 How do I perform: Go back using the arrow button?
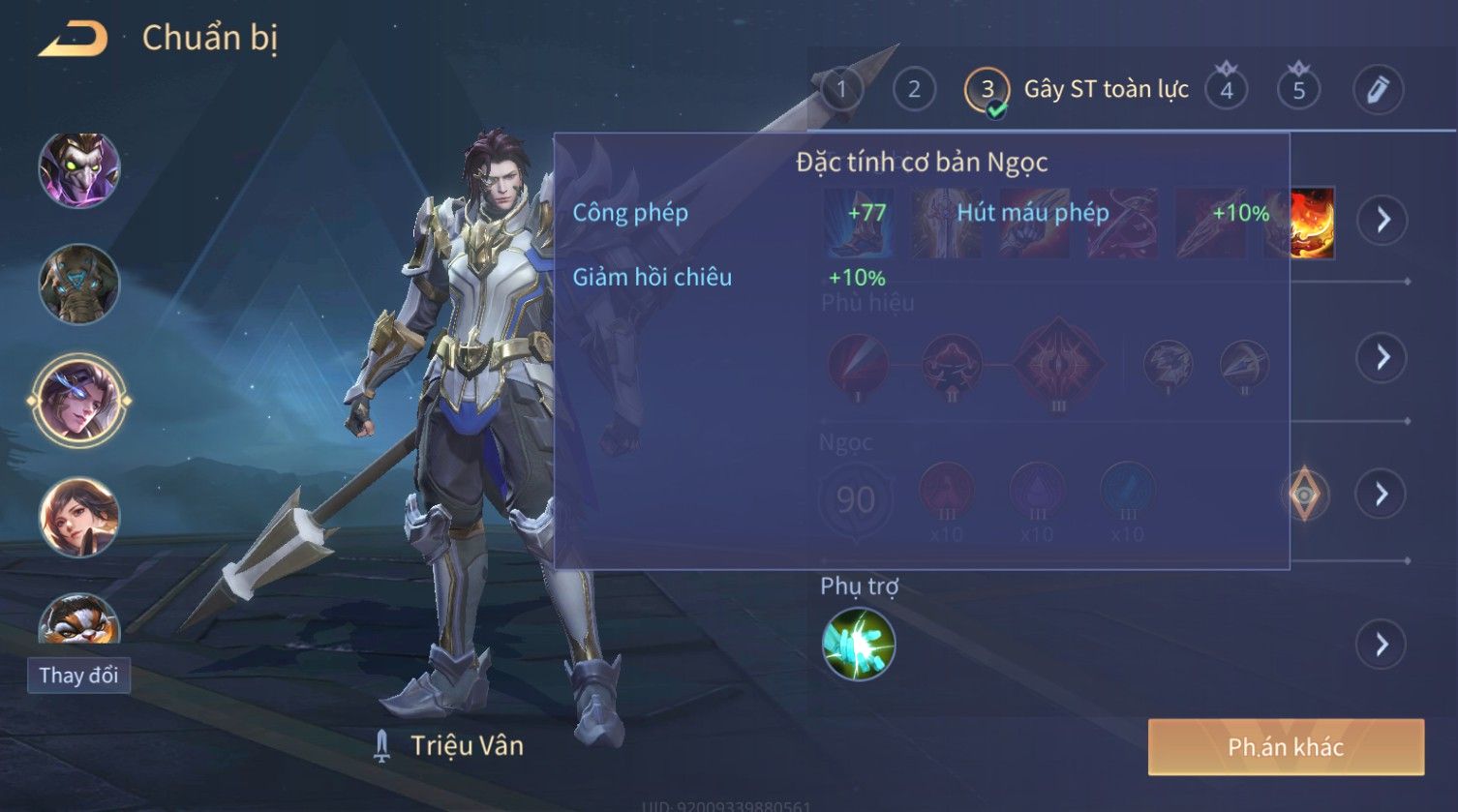(x=73, y=39)
